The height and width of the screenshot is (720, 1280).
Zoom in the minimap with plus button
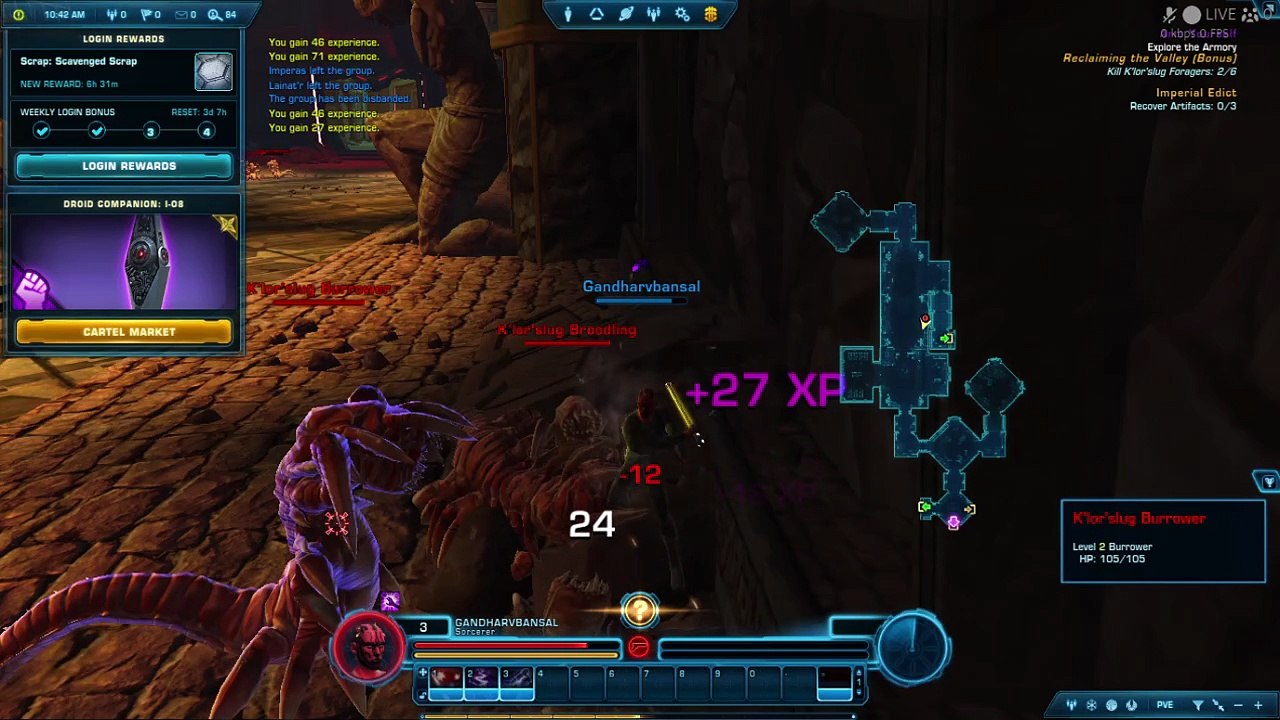(x=1258, y=705)
